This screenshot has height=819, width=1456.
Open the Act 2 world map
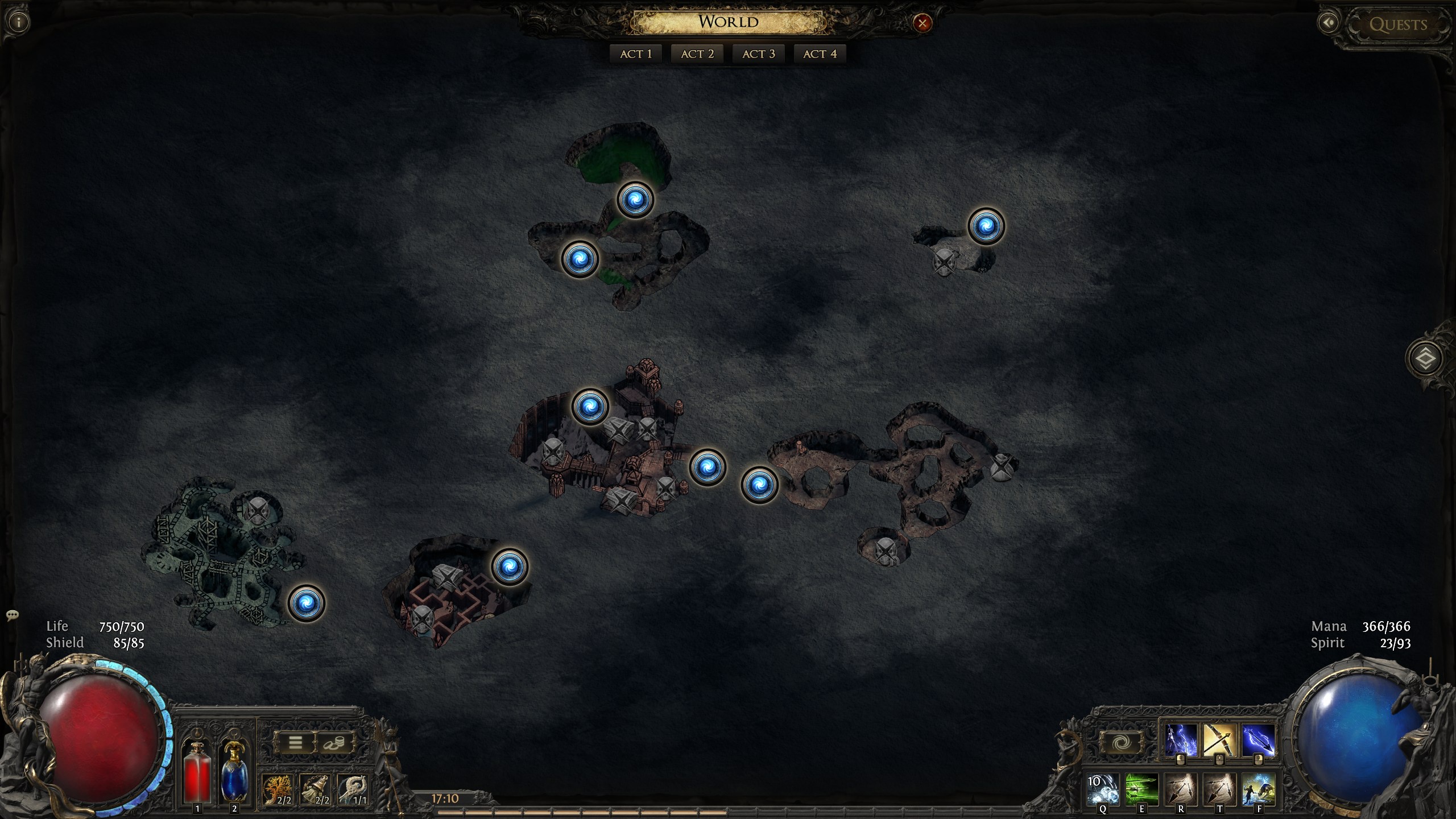(x=697, y=54)
